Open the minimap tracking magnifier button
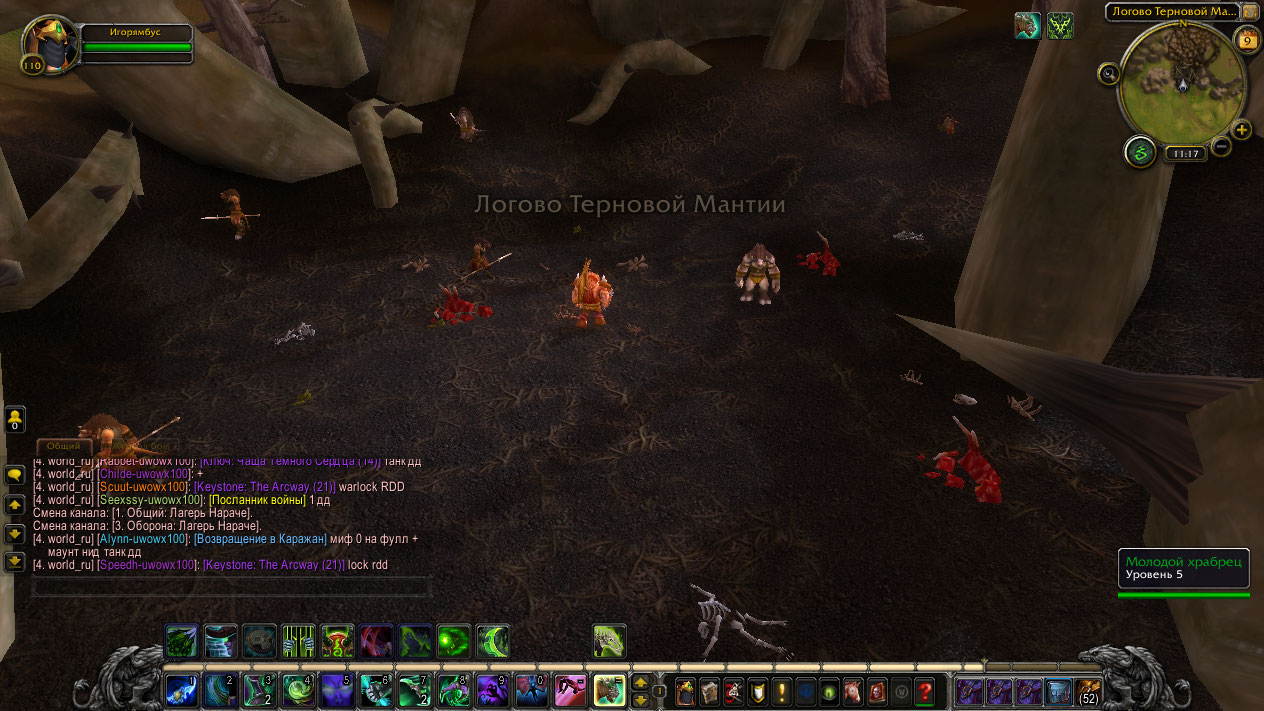Viewport: 1264px width, 711px height. pyautogui.click(x=1107, y=73)
